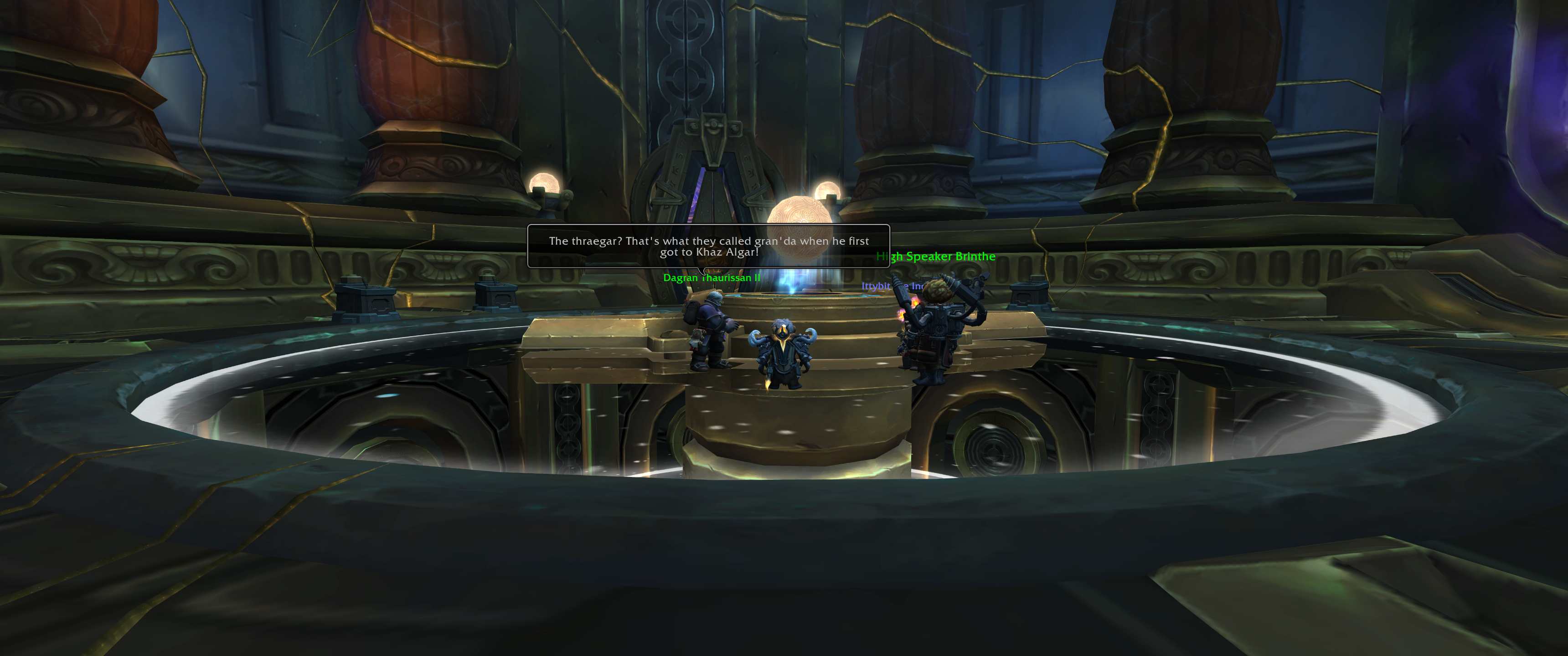
Task: Target the High Speaker Brinthe name label
Action: click(936, 257)
